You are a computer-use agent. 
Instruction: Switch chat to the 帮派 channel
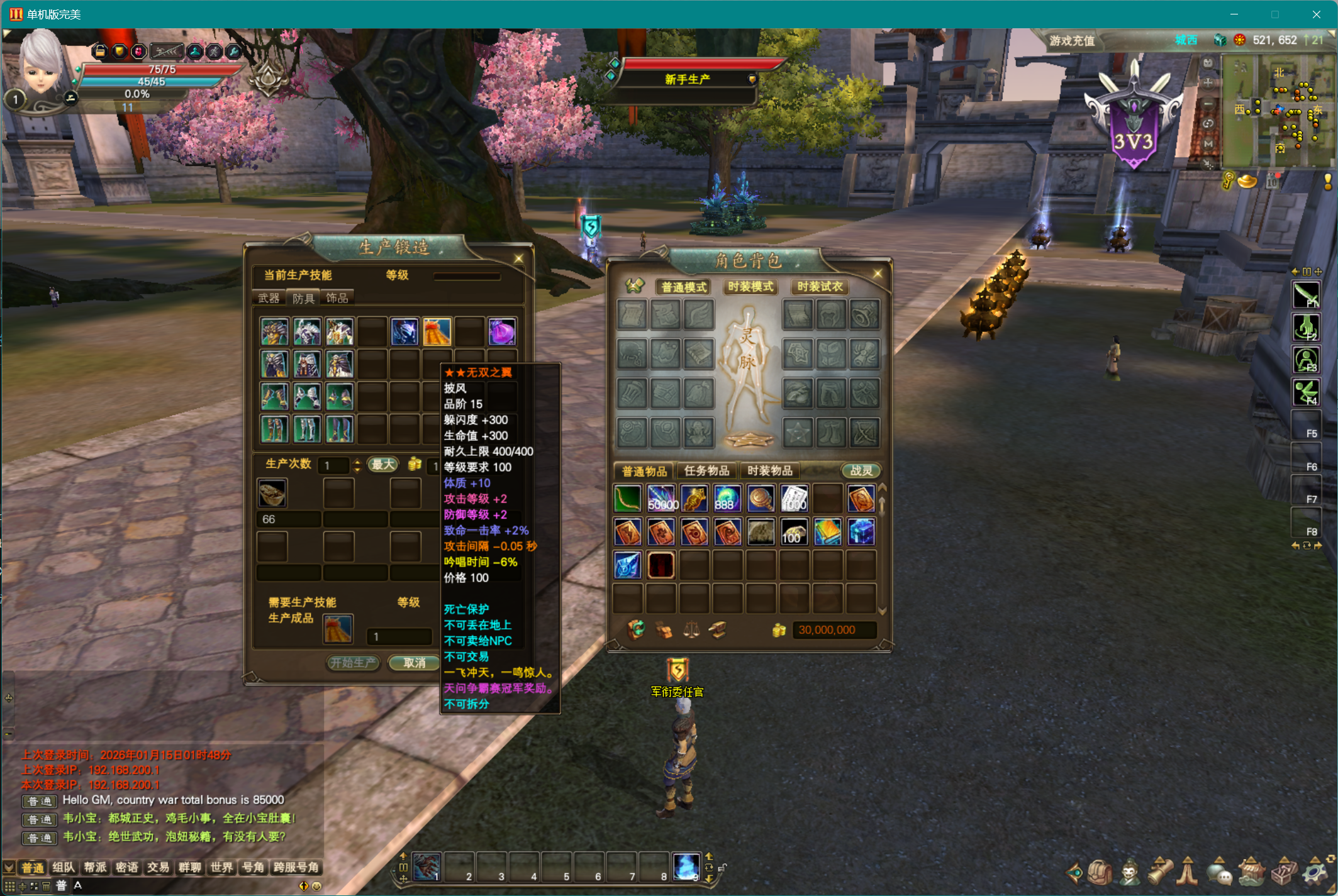coord(95,868)
